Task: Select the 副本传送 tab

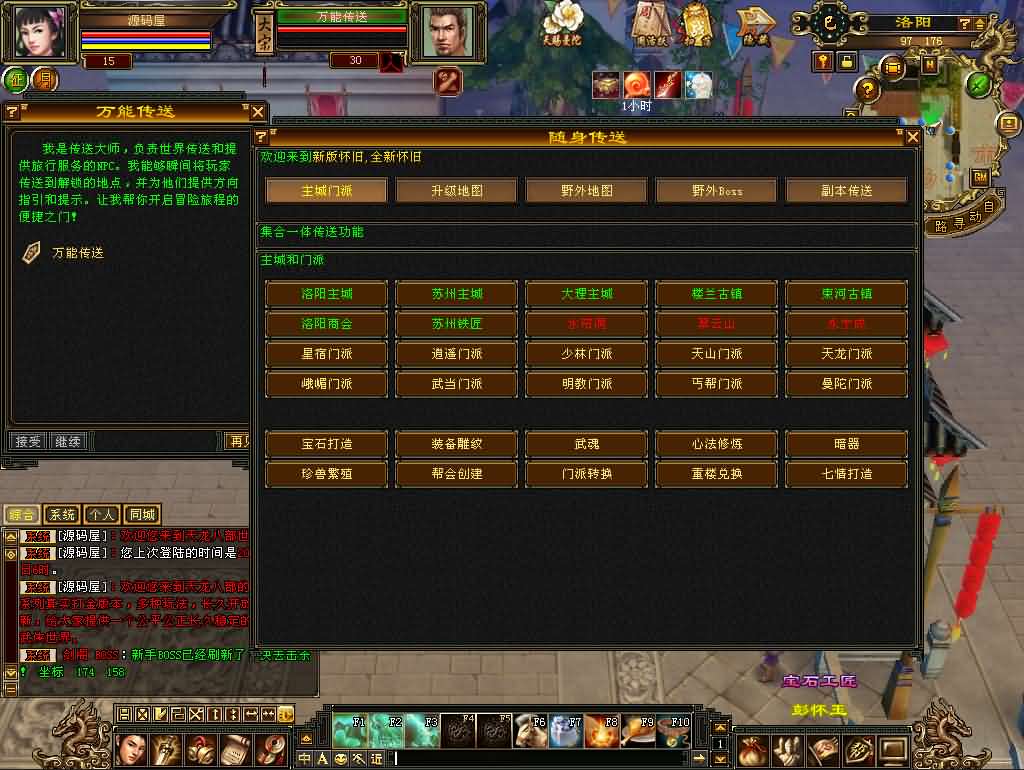Action: 846,190
